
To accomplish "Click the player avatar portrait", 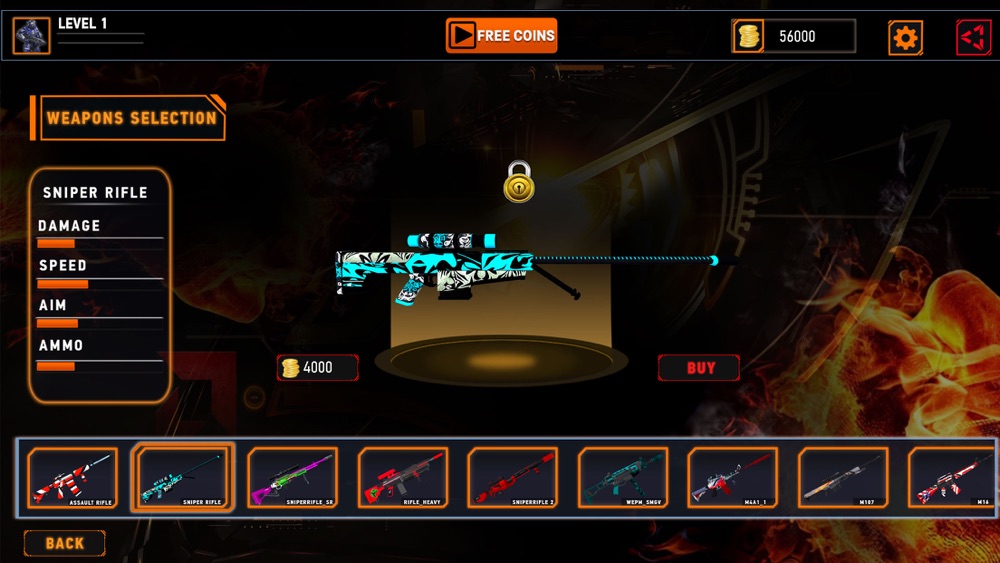I will coord(31,36).
